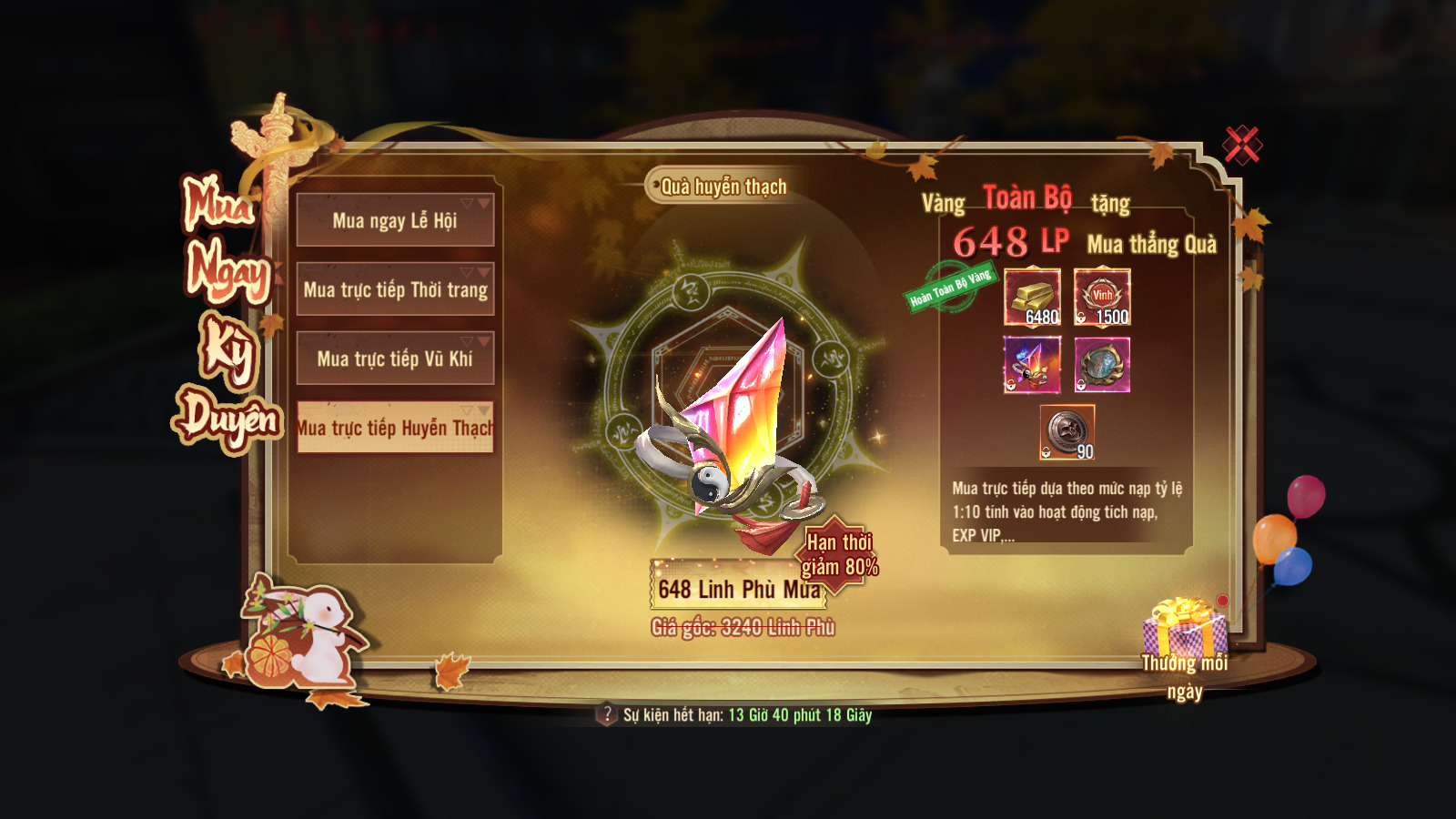Select the Mua trực tiếp Vũ Khí tab
Viewport: 1456px width, 819px height.
coord(395,359)
